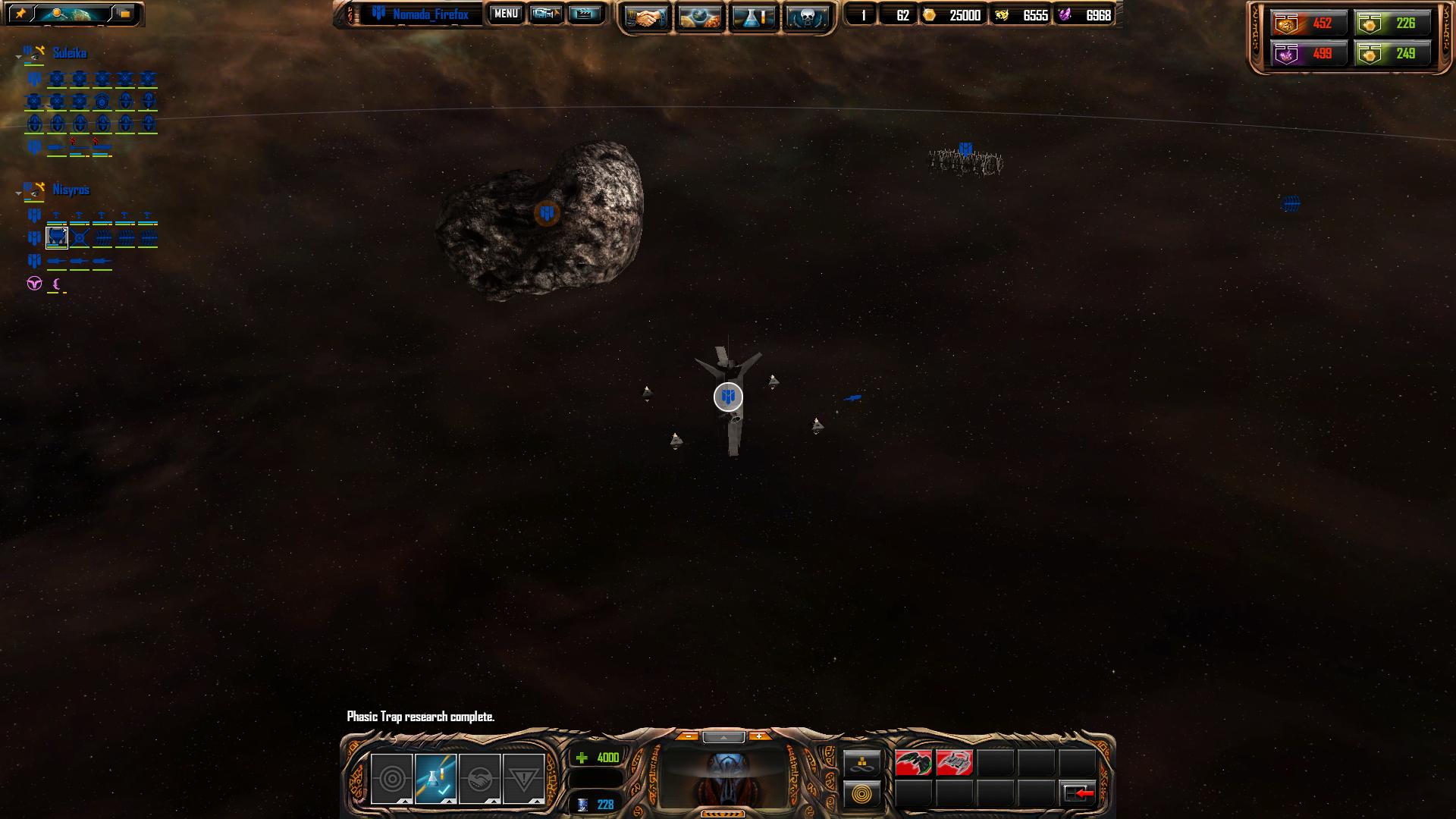Click the clapperboard cinematic button

(x=584, y=14)
